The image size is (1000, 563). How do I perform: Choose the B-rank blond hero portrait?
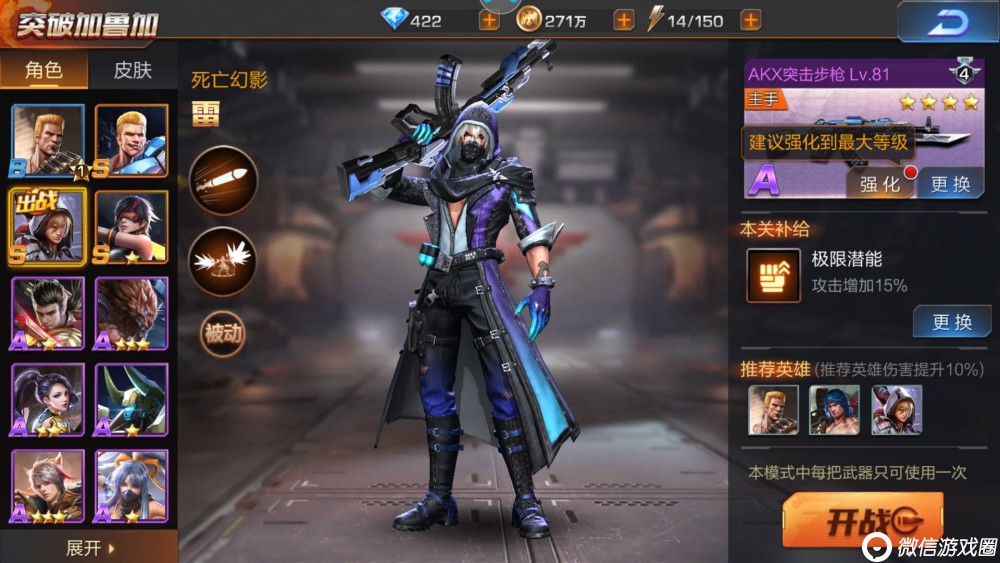tap(48, 141)
